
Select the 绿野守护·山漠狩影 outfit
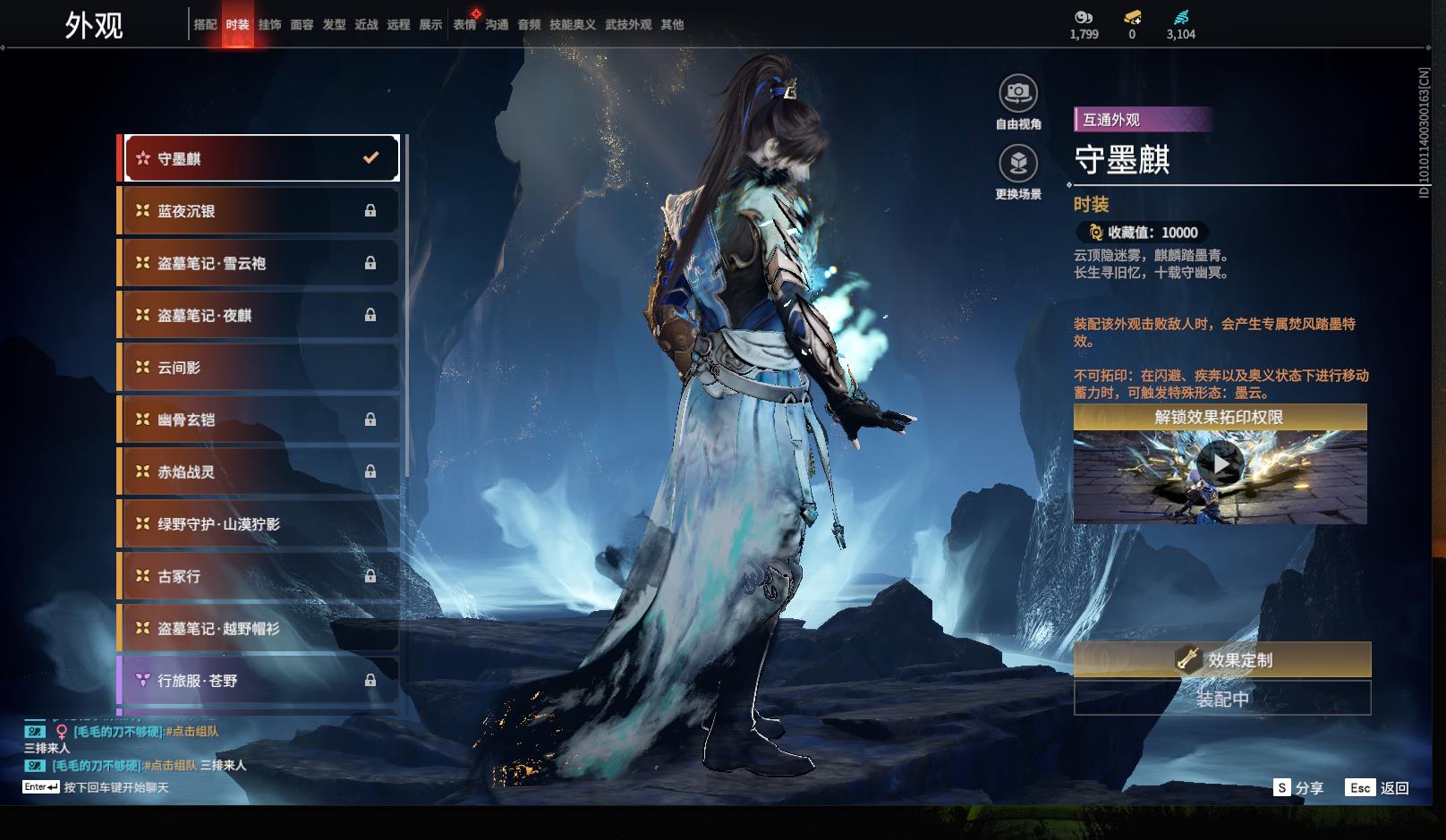[x=259, y=524]
